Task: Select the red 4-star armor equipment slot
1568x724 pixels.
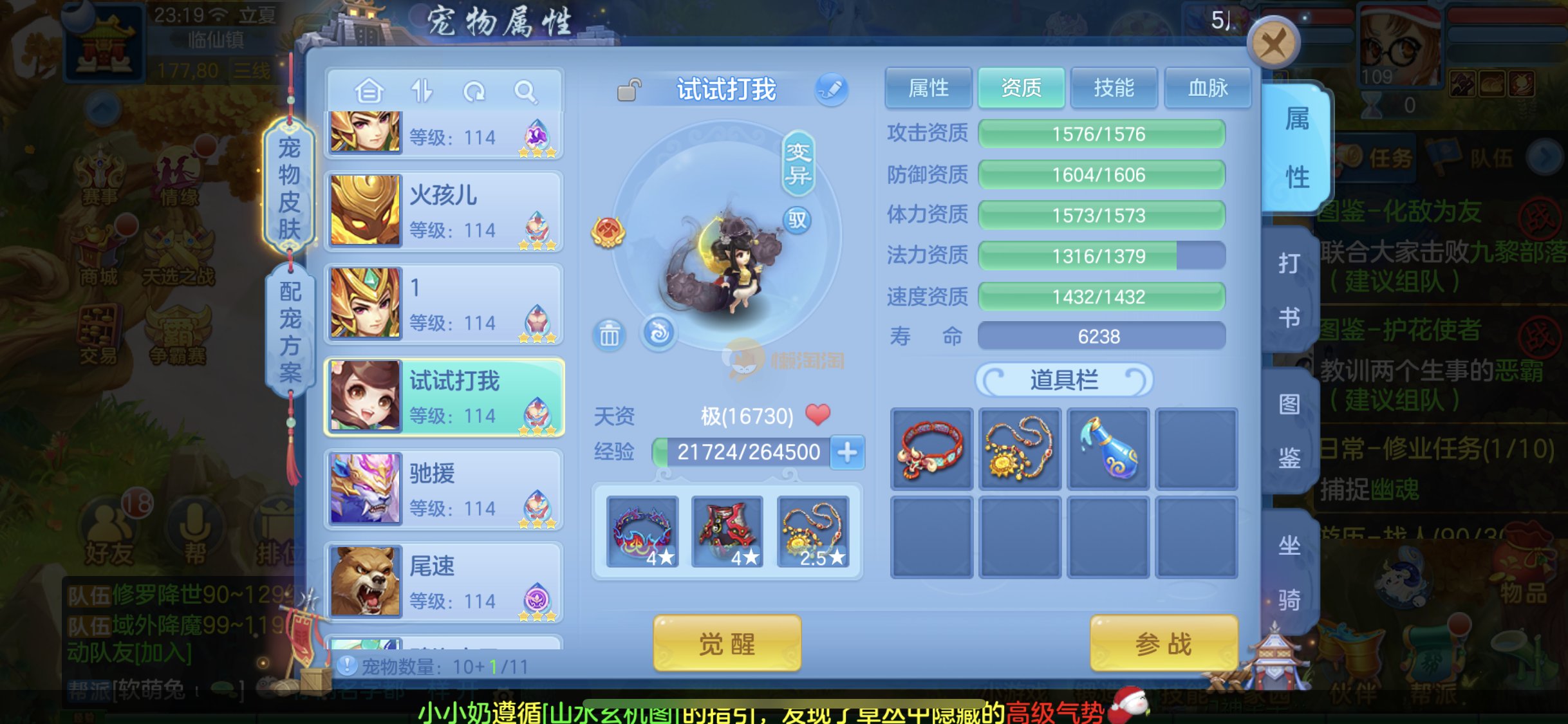Action: (727, 532)
